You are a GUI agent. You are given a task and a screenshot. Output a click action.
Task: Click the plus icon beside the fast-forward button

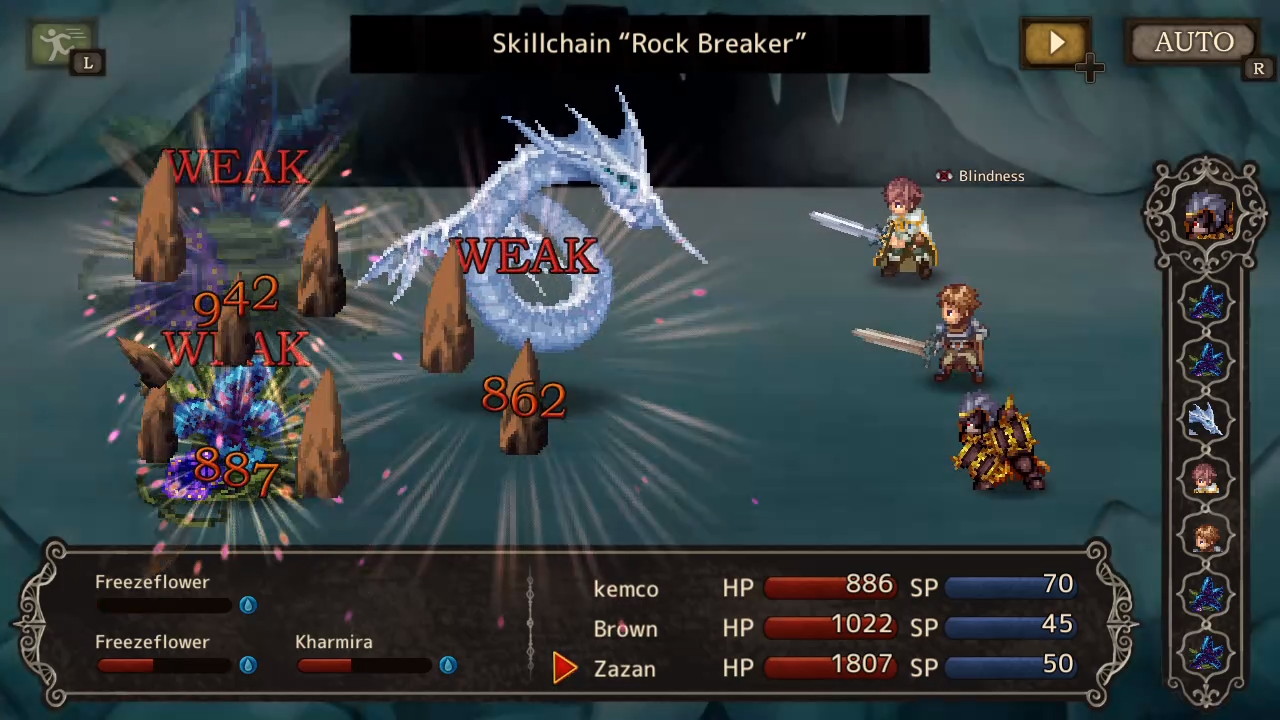point(1090,68)
